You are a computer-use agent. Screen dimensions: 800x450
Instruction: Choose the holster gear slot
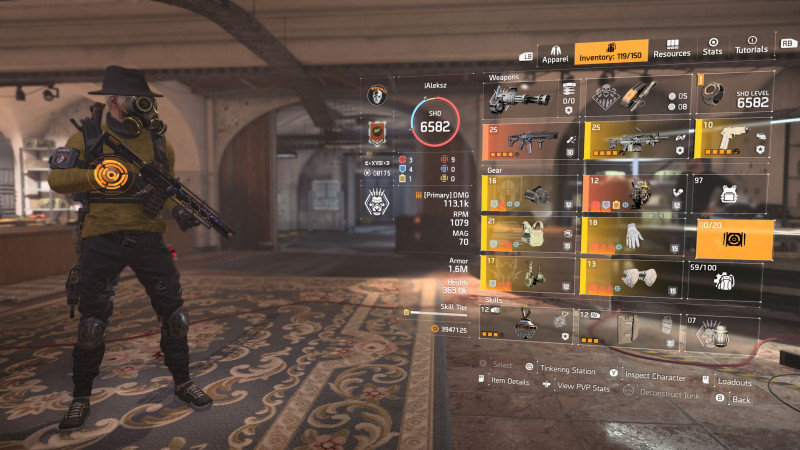tap(530, 275)
